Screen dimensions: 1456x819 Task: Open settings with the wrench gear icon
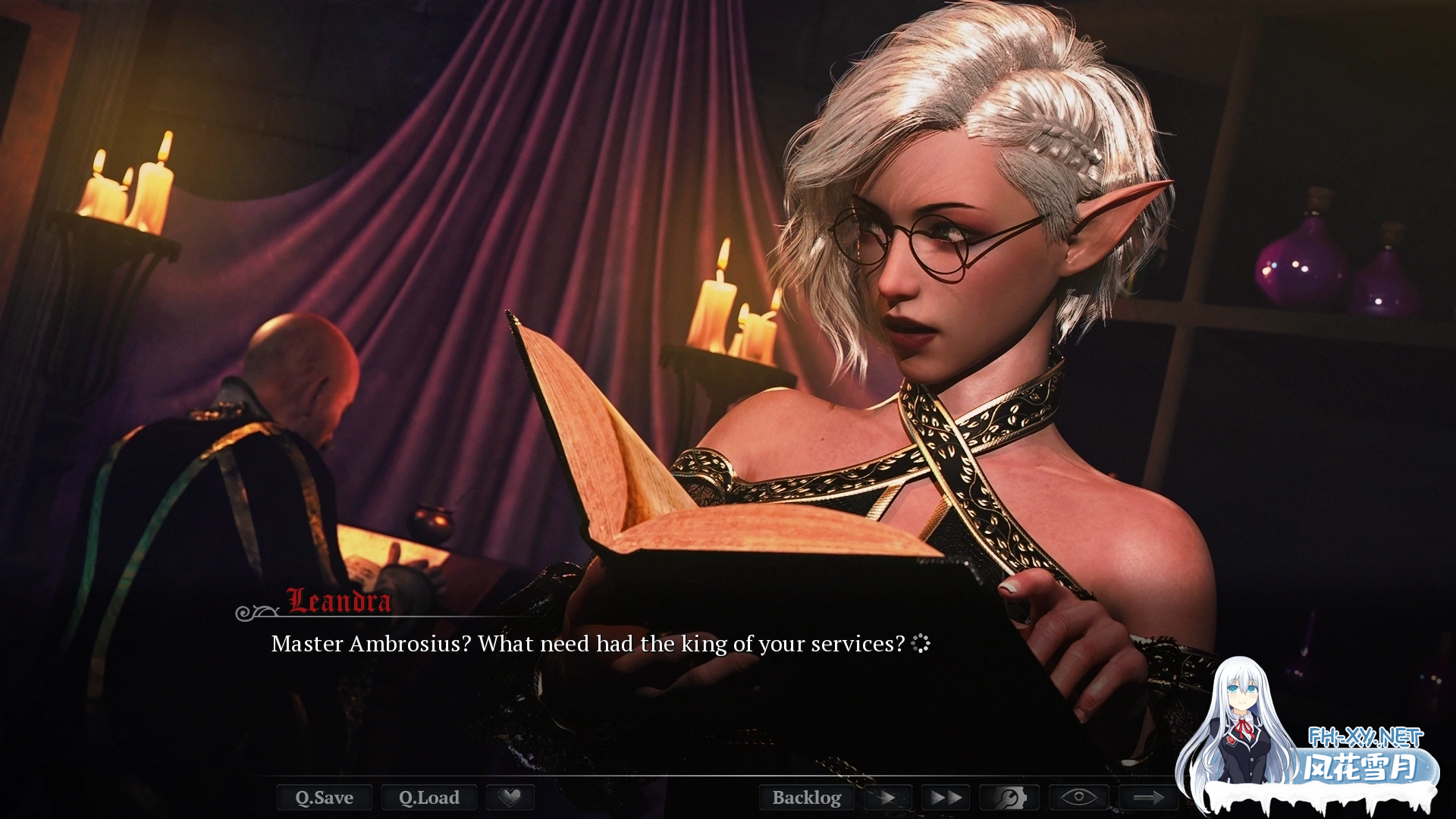click(x=1009, y=797)
